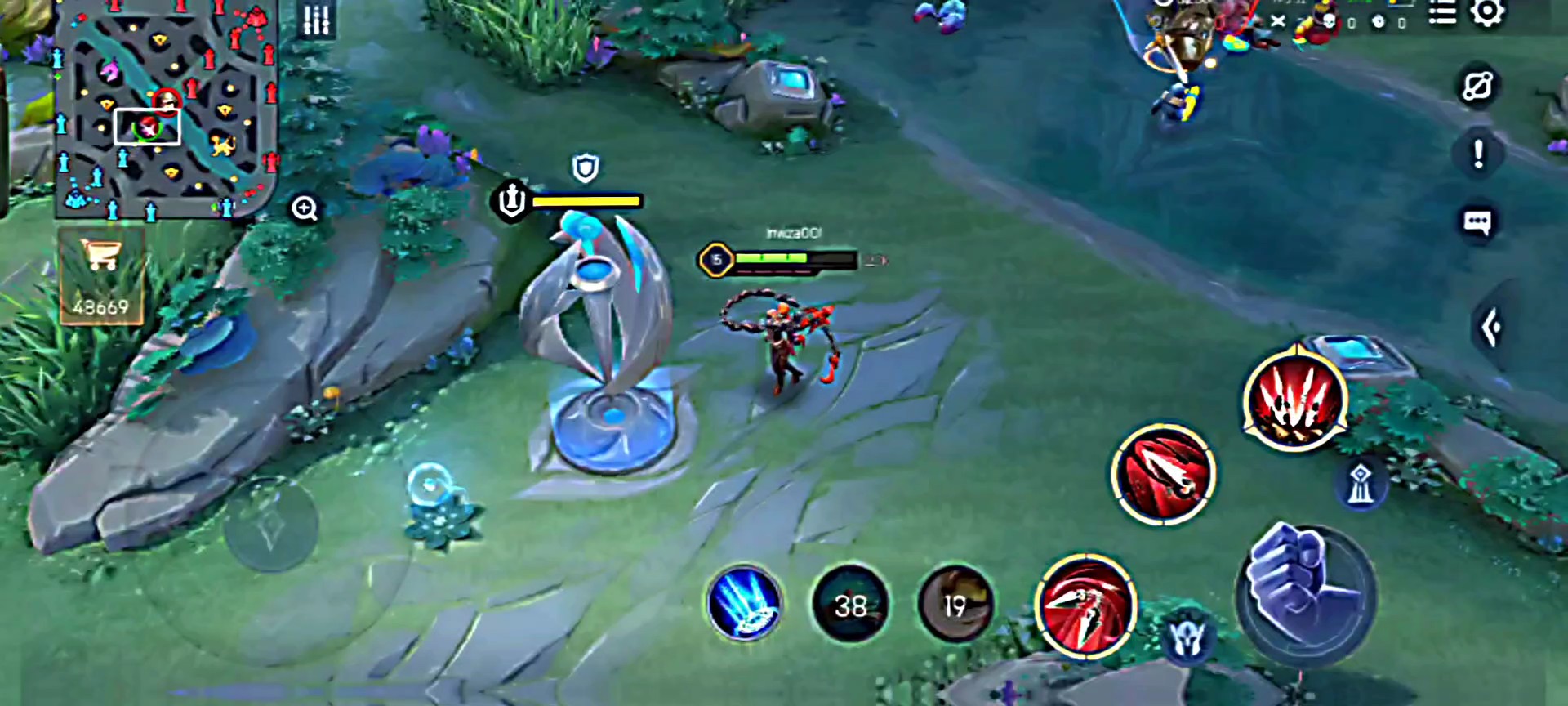Toggle the camera lock icon
This screenshot has height=706, width=1568.
[1477, 86]
